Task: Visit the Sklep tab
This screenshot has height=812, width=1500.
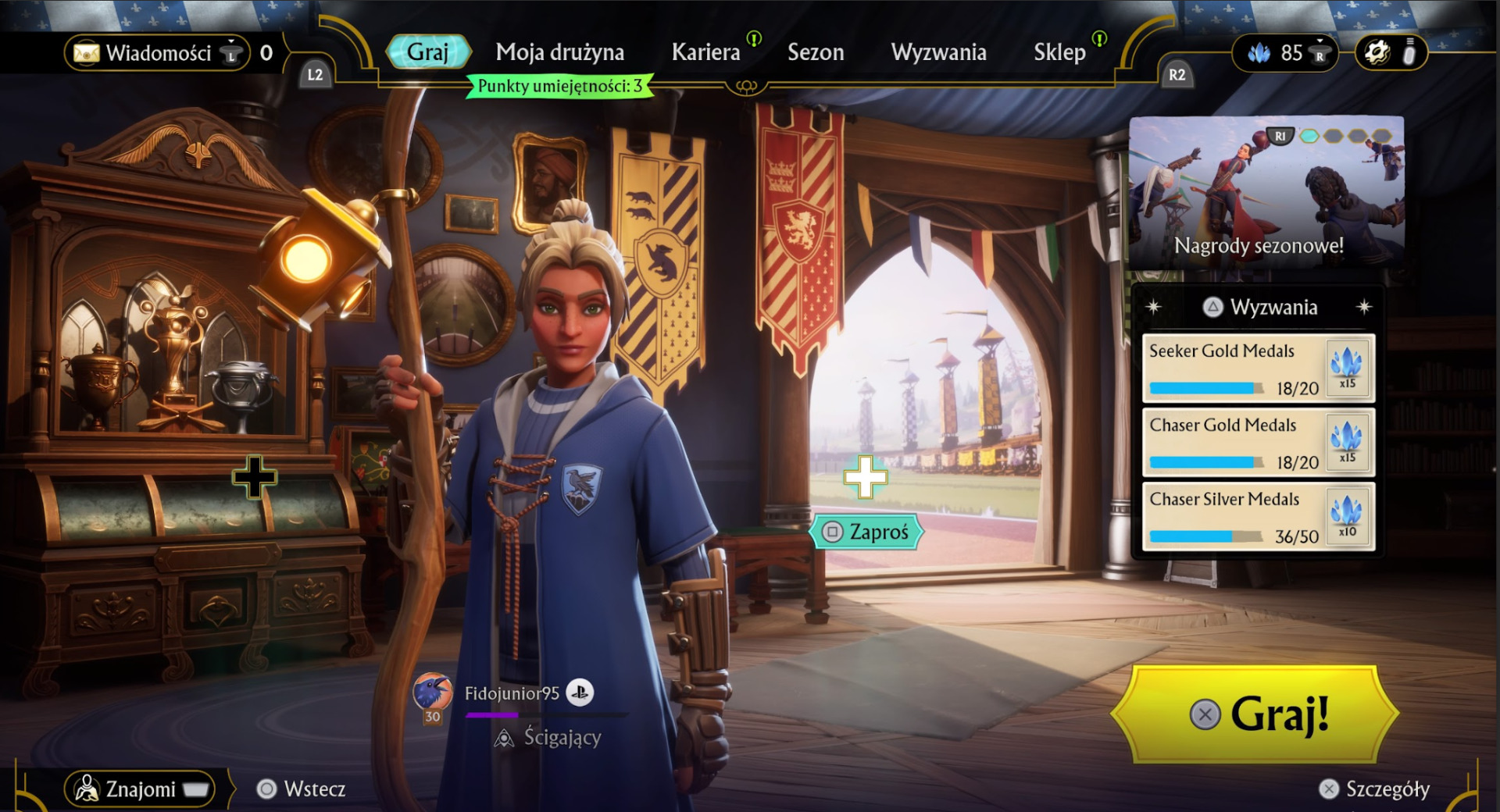Action: (x=1059, y=52)
